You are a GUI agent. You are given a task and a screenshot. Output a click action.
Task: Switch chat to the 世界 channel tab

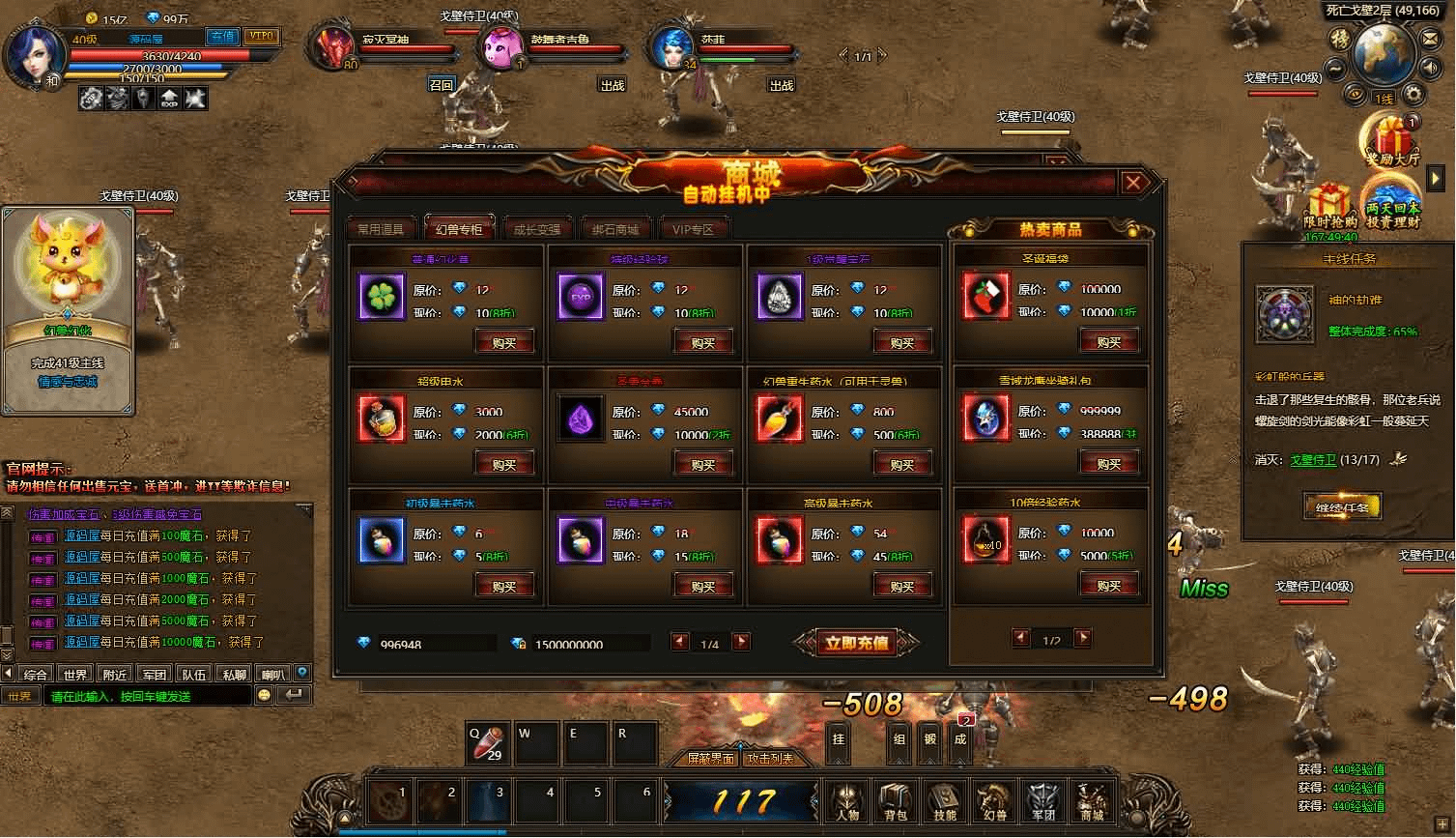(74, 675)
